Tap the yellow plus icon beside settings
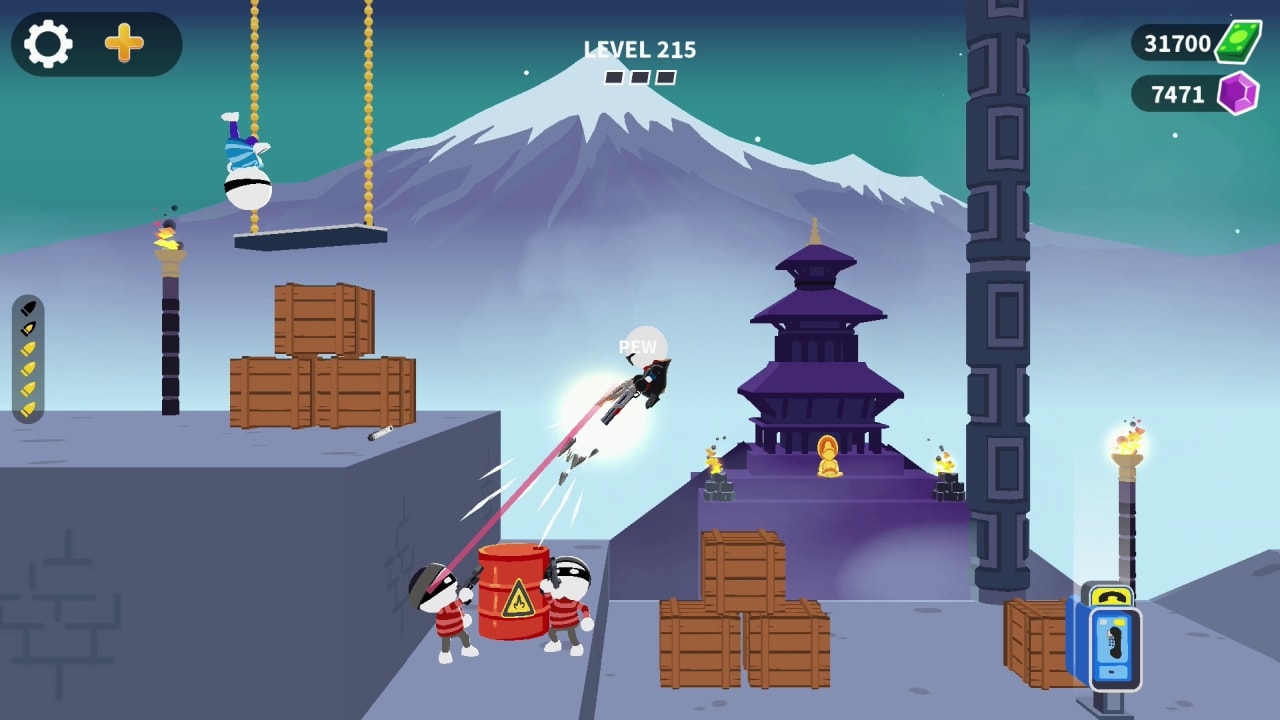Image resolution: width=1280 pixels, height=720 pixels. (x=122, y=44)
